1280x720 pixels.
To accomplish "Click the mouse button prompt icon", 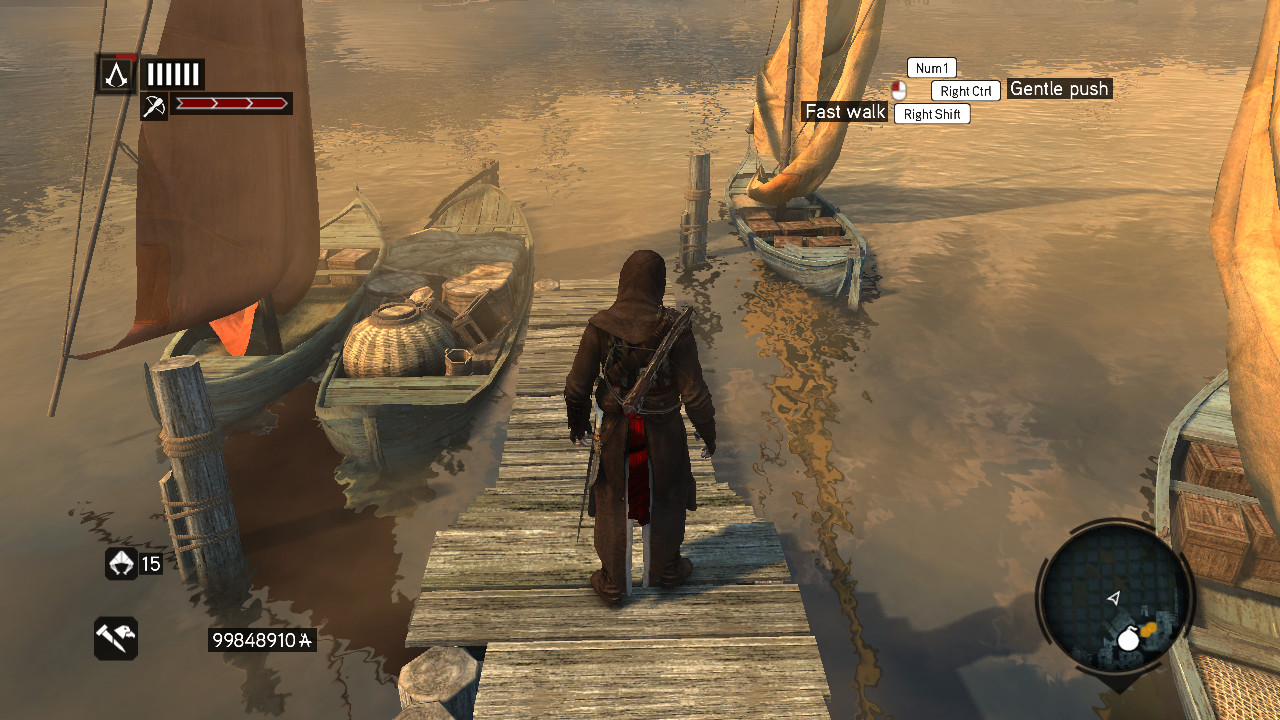I will point(899,90).
